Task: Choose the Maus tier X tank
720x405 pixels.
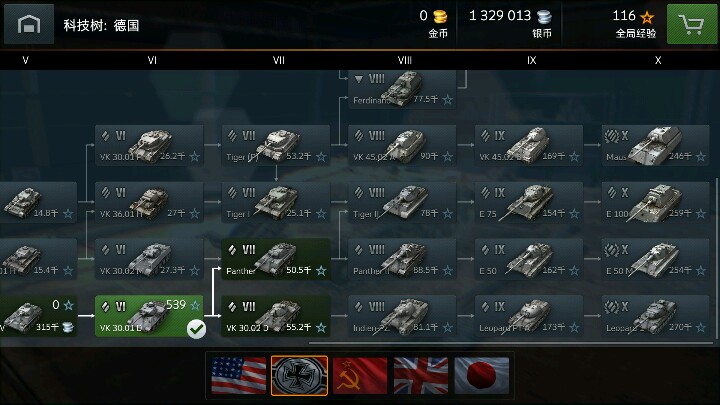Action: 655,146
